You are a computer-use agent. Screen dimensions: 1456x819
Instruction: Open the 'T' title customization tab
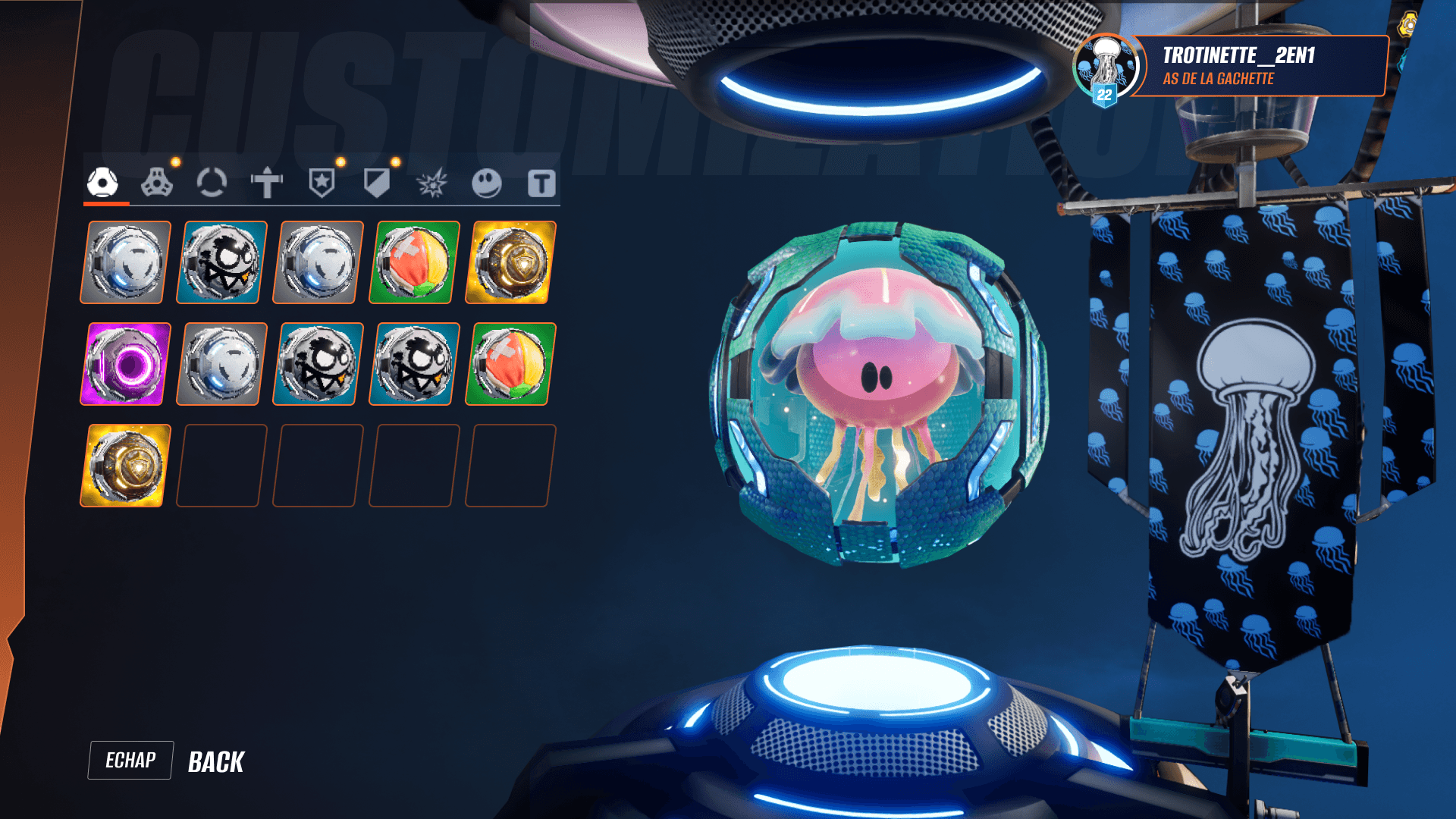pyautogui.click(x=540, y=182)
